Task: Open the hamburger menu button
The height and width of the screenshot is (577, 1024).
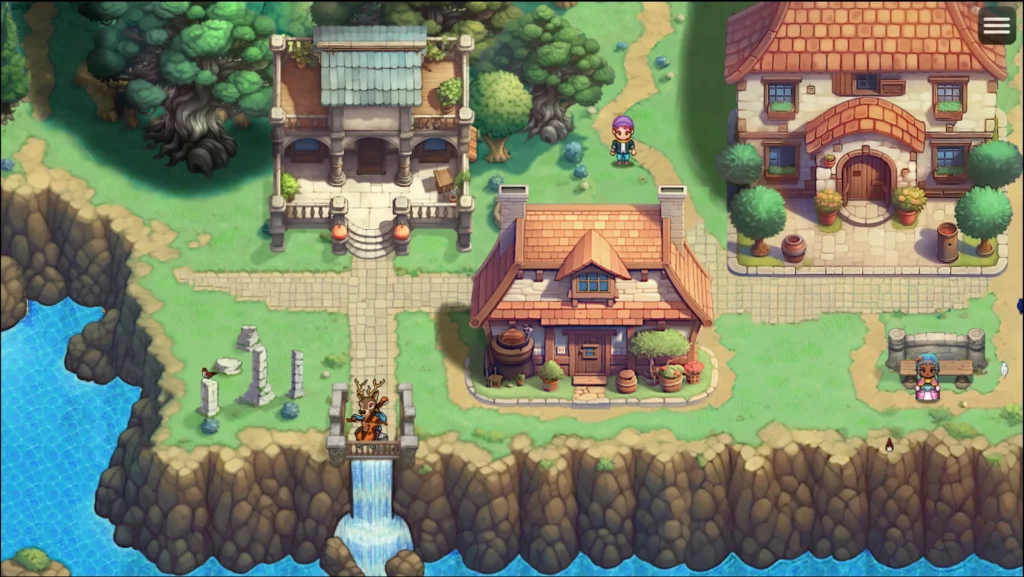Action: 996,26
